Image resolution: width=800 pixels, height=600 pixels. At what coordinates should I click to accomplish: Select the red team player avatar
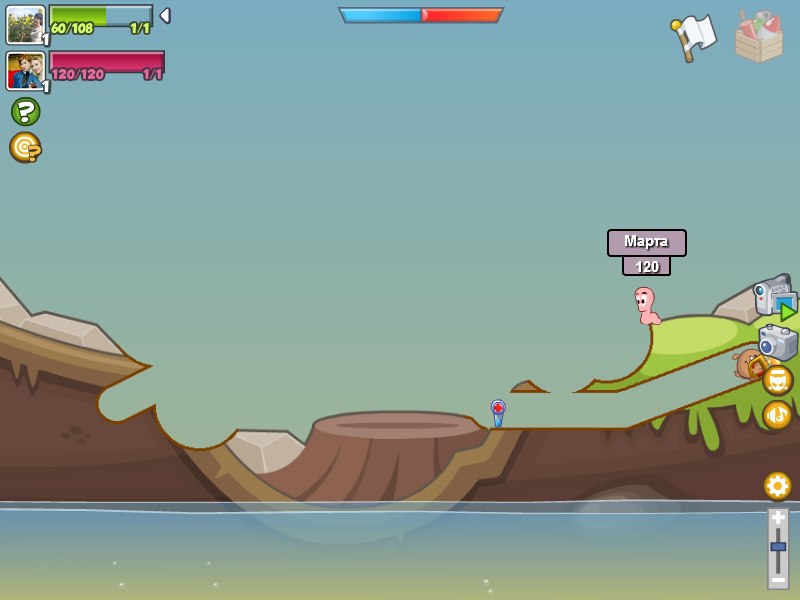(25, 70)
